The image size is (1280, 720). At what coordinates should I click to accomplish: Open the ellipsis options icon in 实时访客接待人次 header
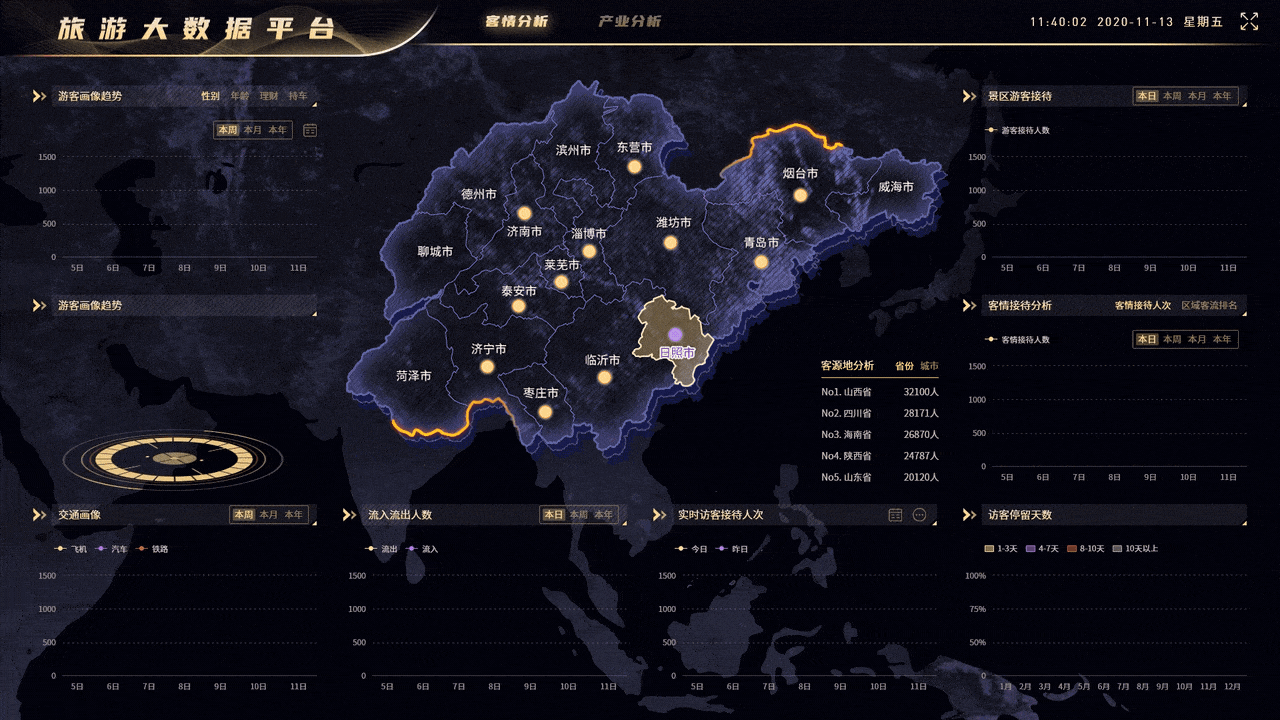(920, 514)
